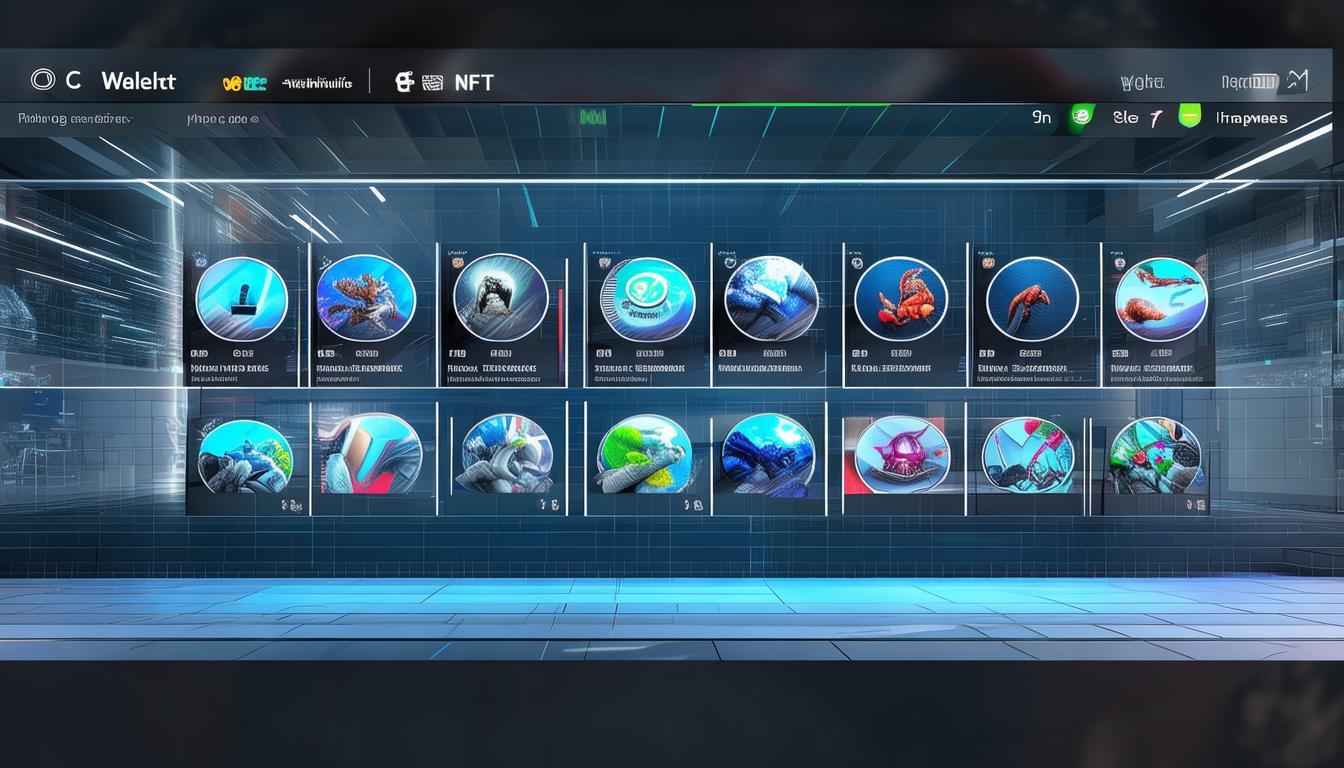The height and width of the screenshot is (768, 1344).
Task: Choose the bright green foliage NFT card
Action: point(644,455)
